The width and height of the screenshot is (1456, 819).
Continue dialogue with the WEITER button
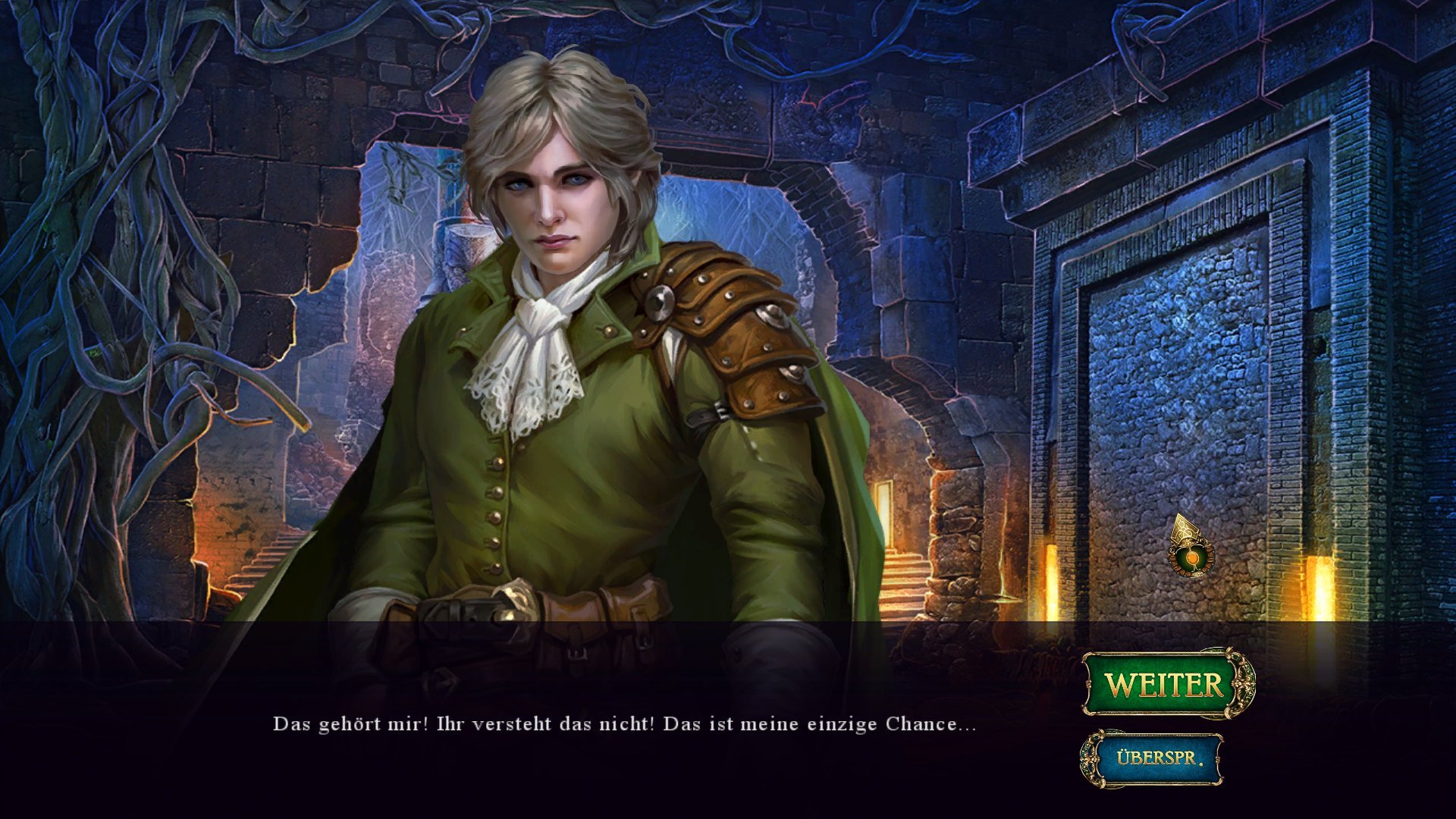click(x=1165, y=684)
